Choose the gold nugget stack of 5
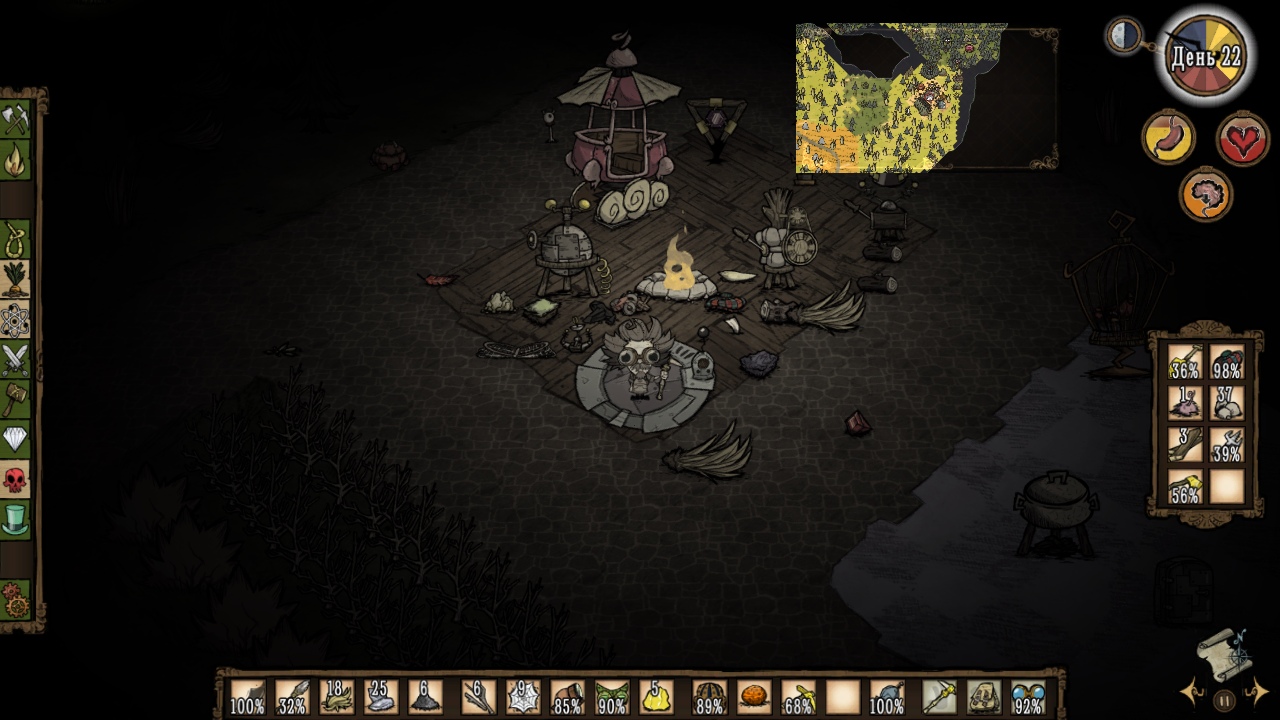The width and height of the screenshot is (1280, 720). click(x=655, y=697)
